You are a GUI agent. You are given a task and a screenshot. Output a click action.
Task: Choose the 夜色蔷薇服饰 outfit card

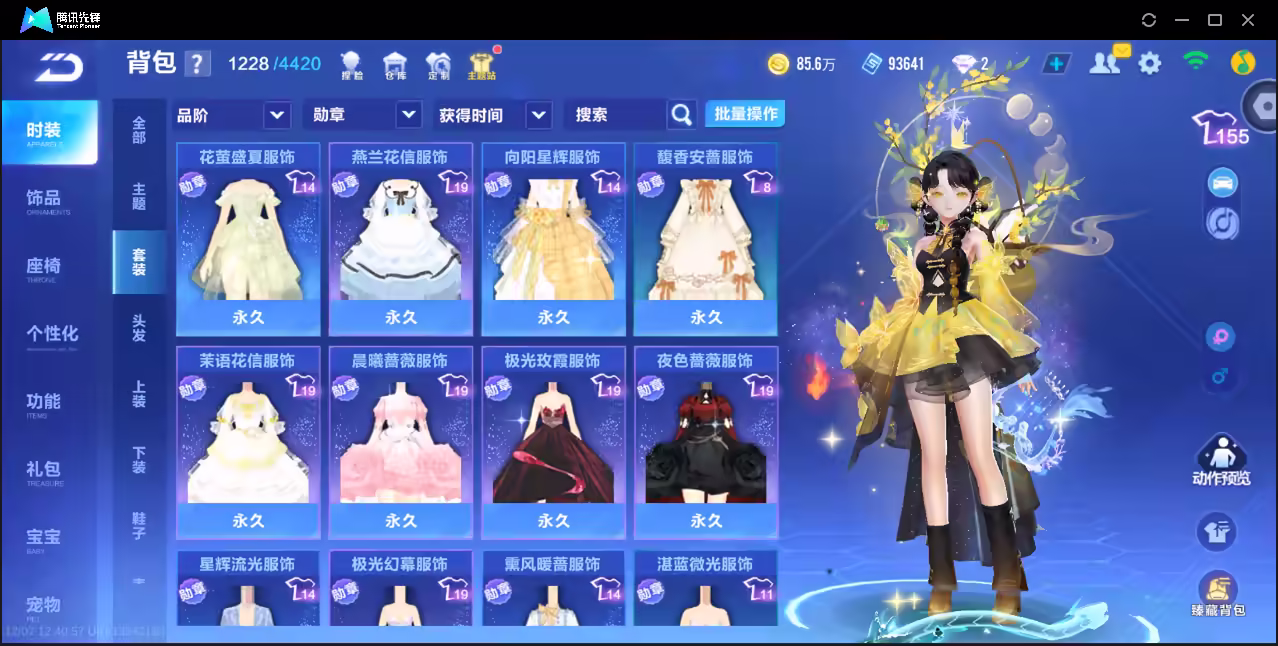[705, 442]
